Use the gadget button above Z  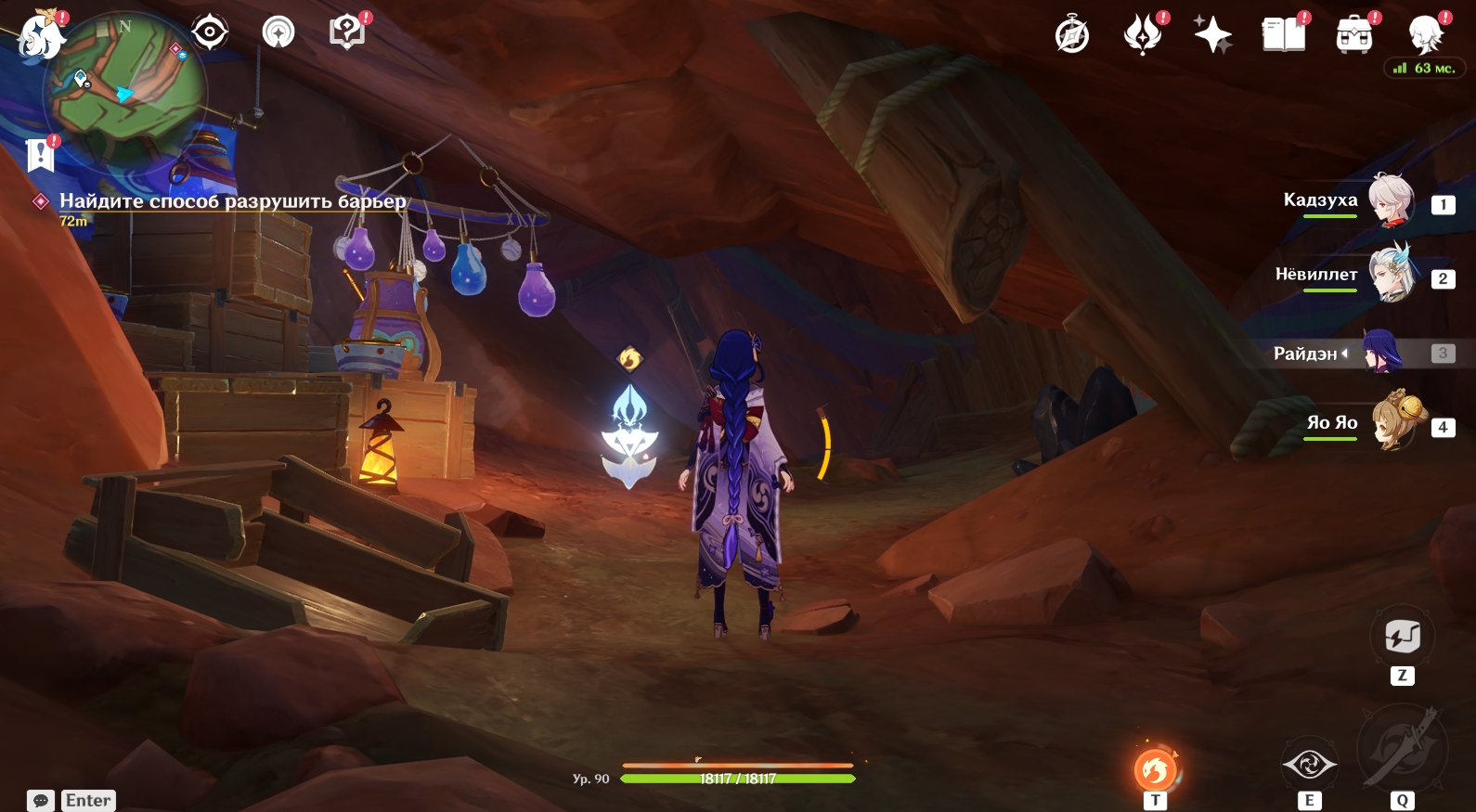(x=1402, y=638)
